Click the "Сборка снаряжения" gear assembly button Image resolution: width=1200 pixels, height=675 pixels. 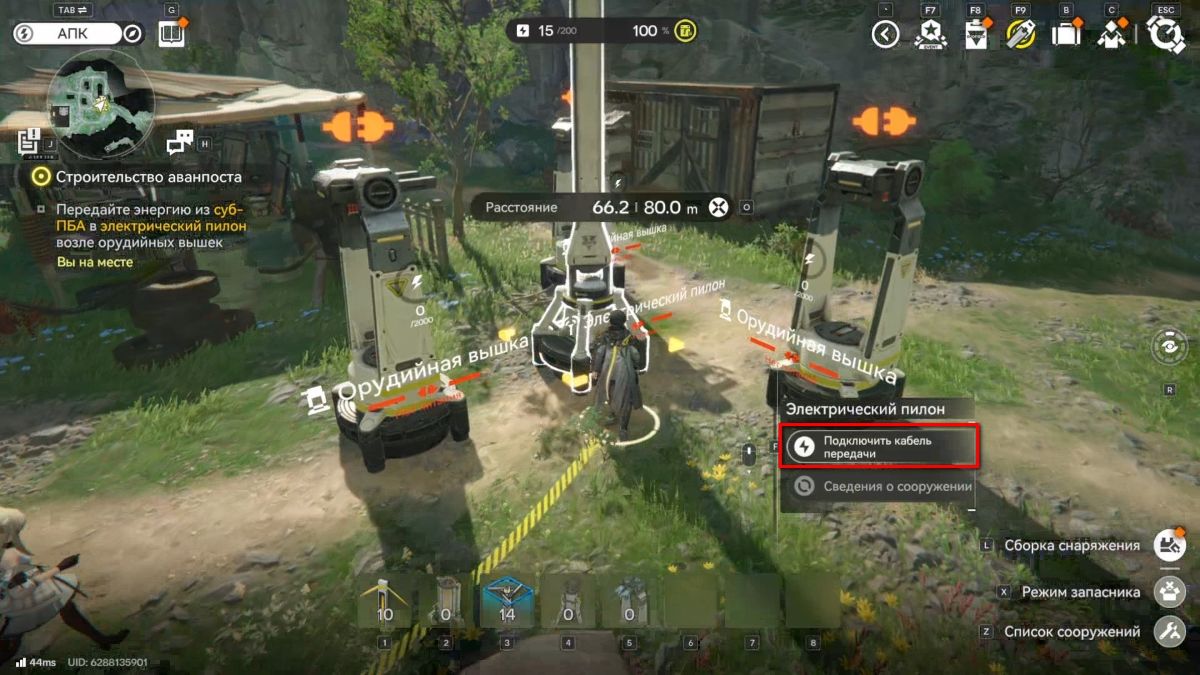(x=1168, y=545)
